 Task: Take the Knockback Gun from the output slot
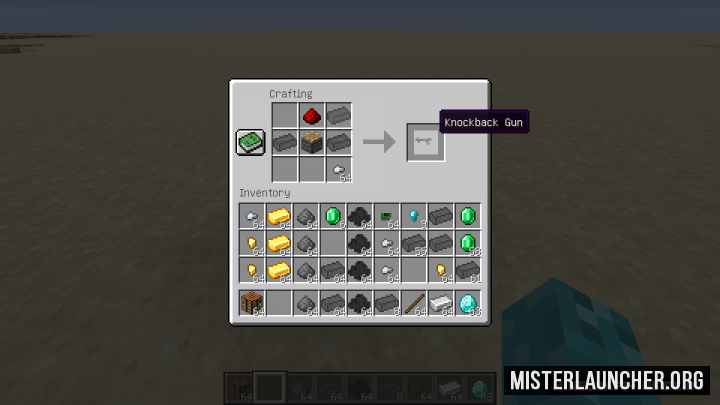tap(424, 142)
